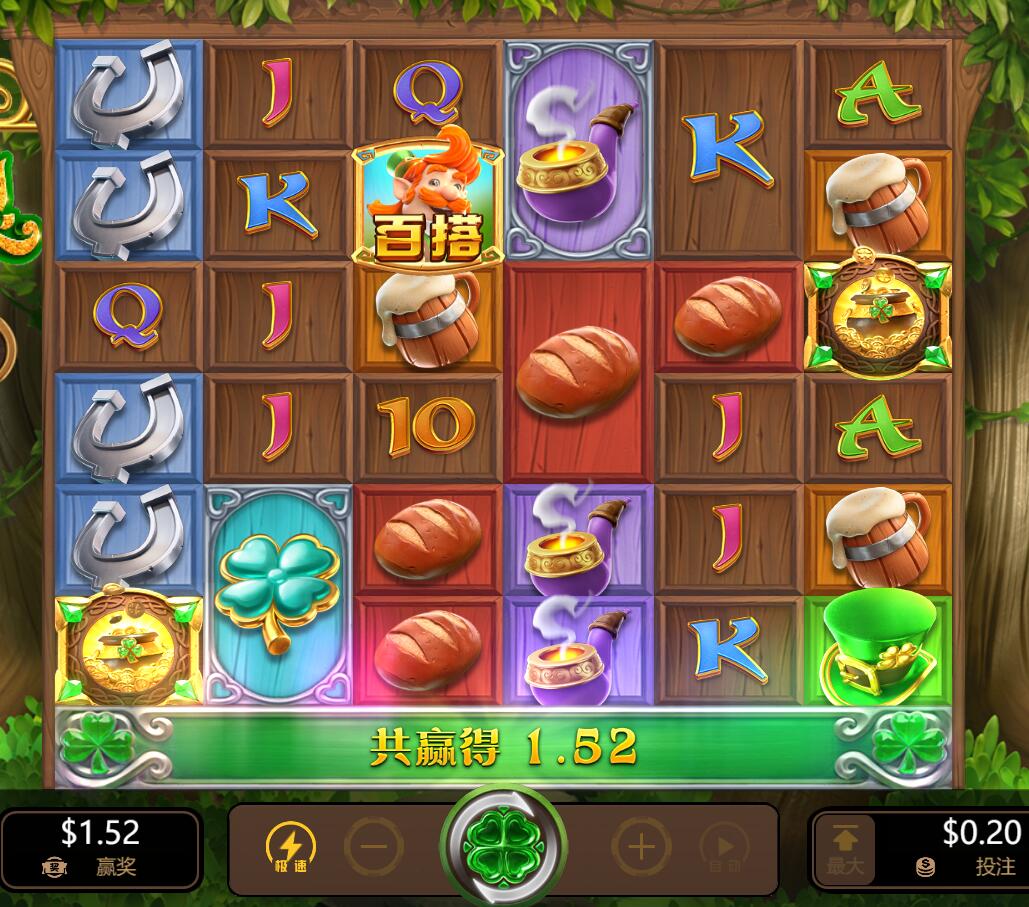Set the maximum bet with the 最大 button
Image resolution: width=1029 pixels, height=907 pixels.
coord(845,849)
